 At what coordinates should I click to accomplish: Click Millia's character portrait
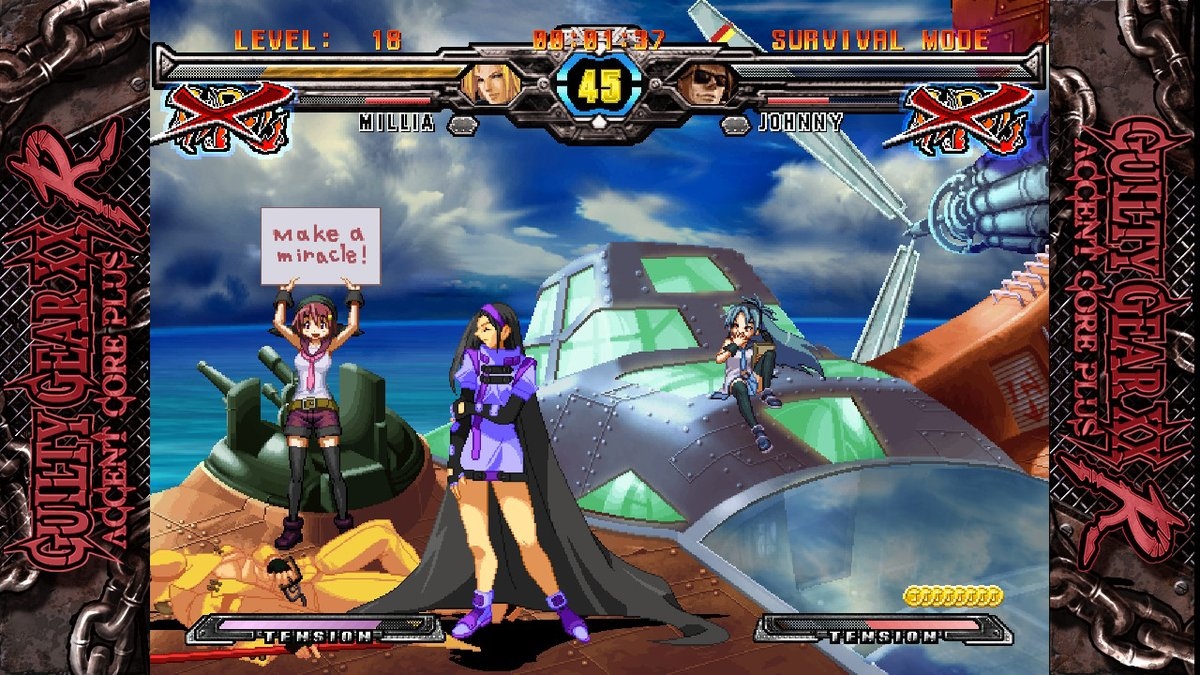[x=487, y=84]
